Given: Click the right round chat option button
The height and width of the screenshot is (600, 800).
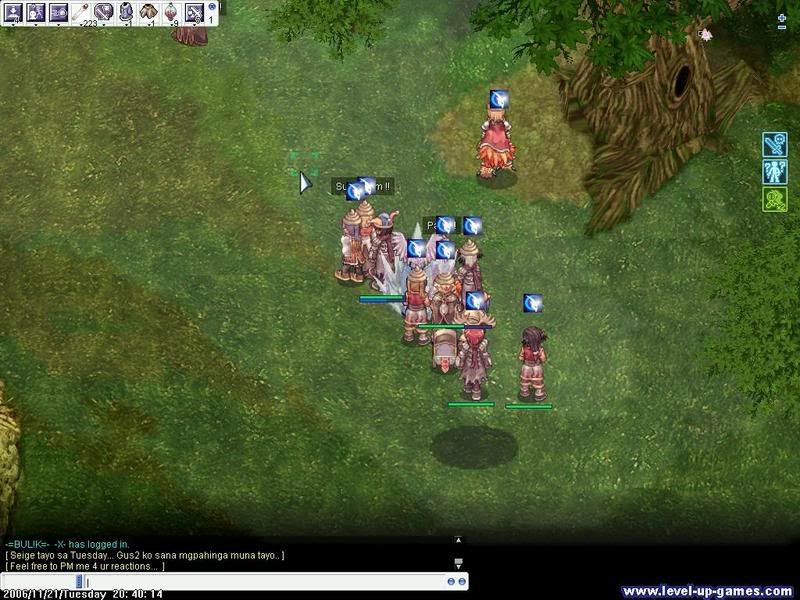Looking at the screenshot, I should (x=462, y=581).
